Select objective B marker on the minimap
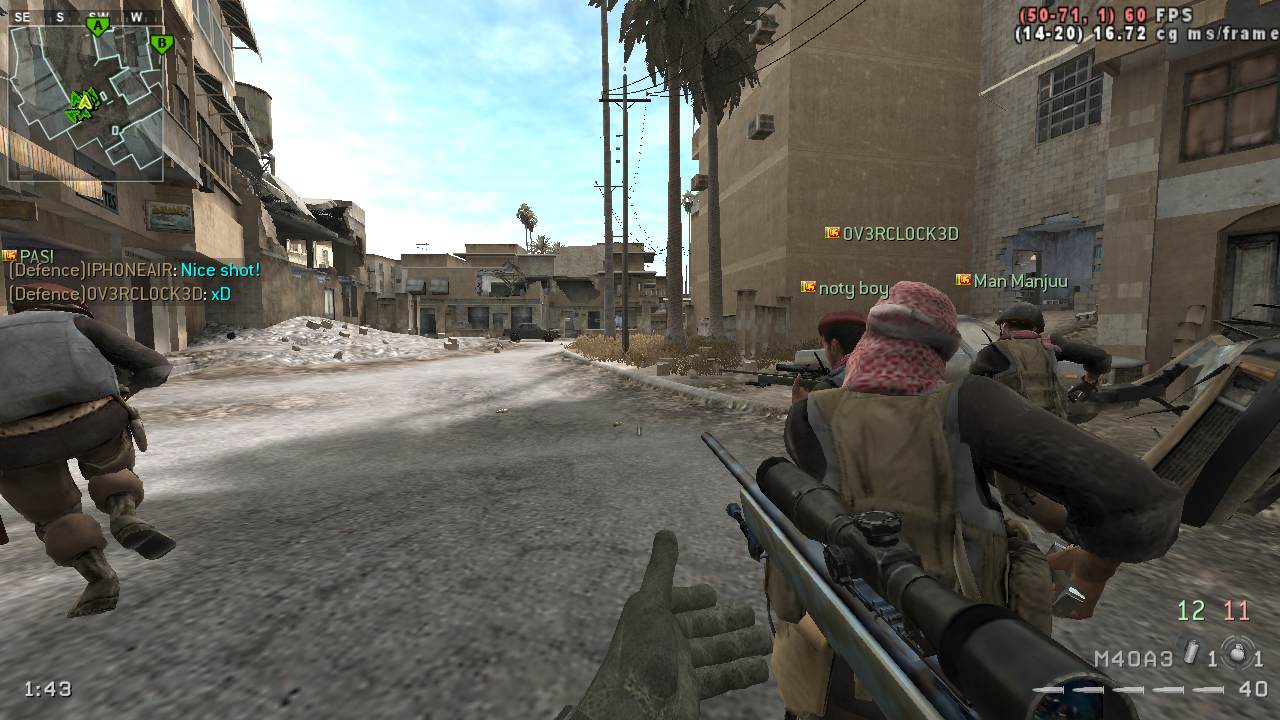The width and height of the screenshot is (1280, 720). point(161,44)
